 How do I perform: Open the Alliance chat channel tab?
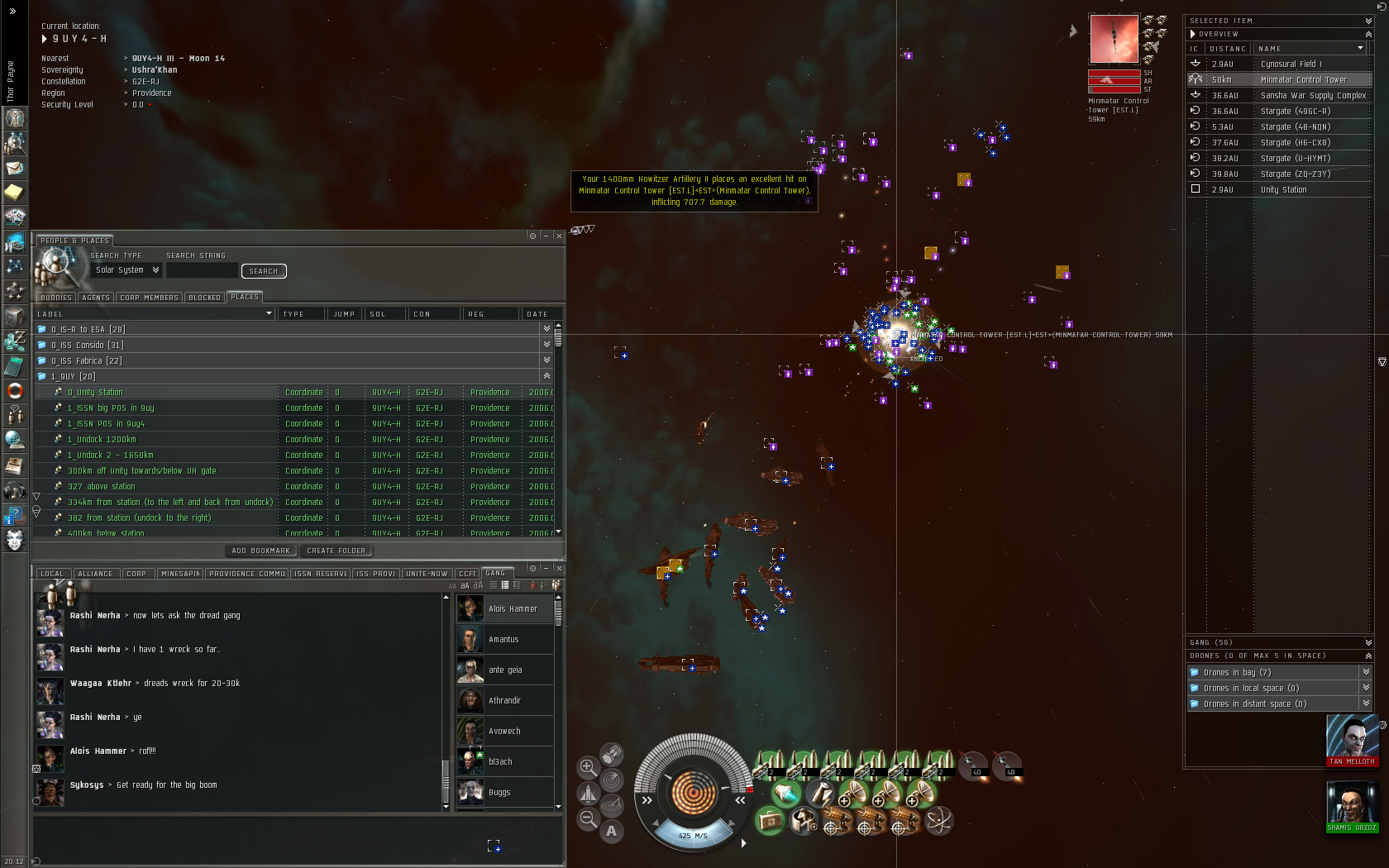[x=96, y=574]
